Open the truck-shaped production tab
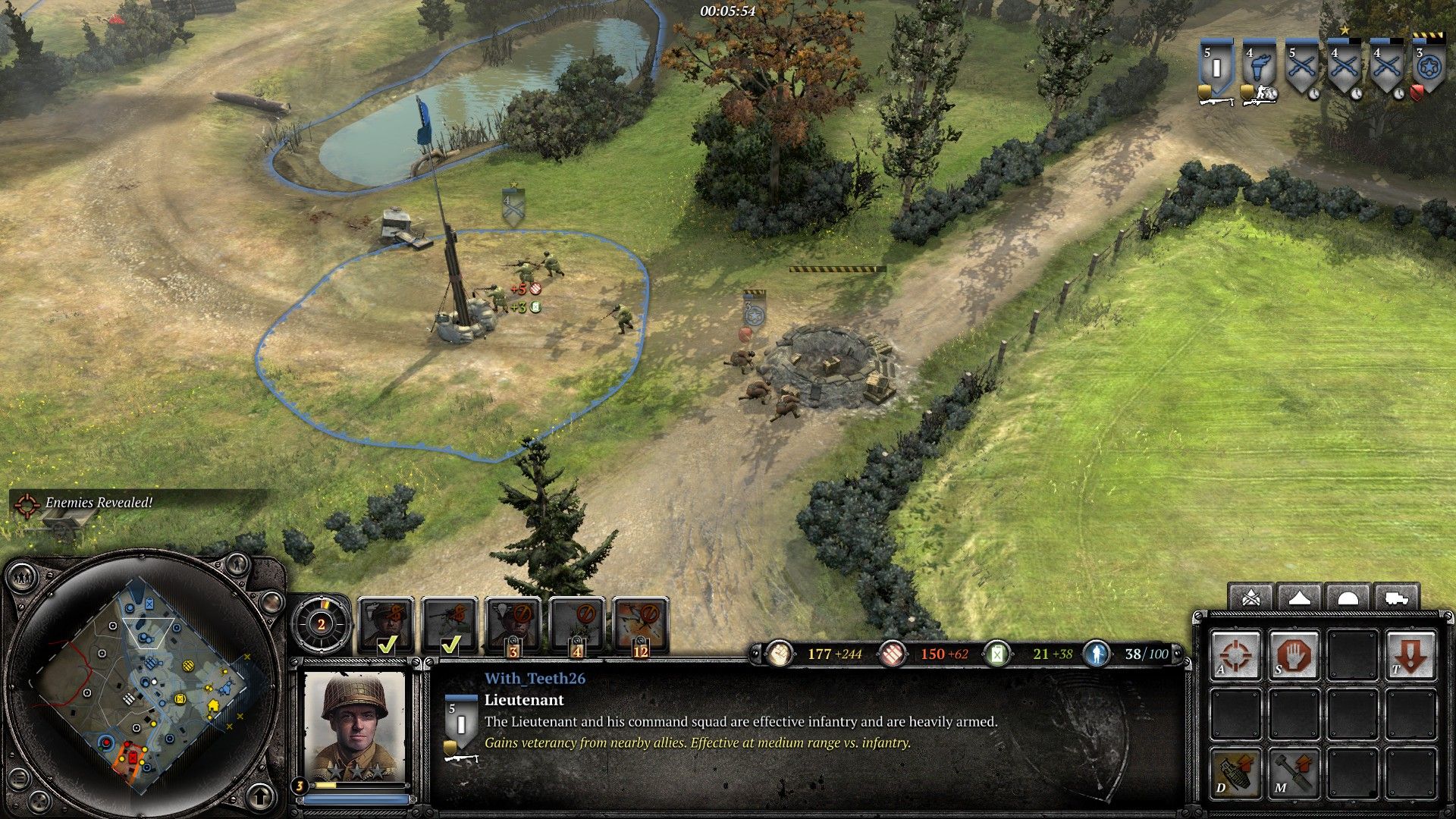Screen dimensions: 1456x819 (1395, 598)
